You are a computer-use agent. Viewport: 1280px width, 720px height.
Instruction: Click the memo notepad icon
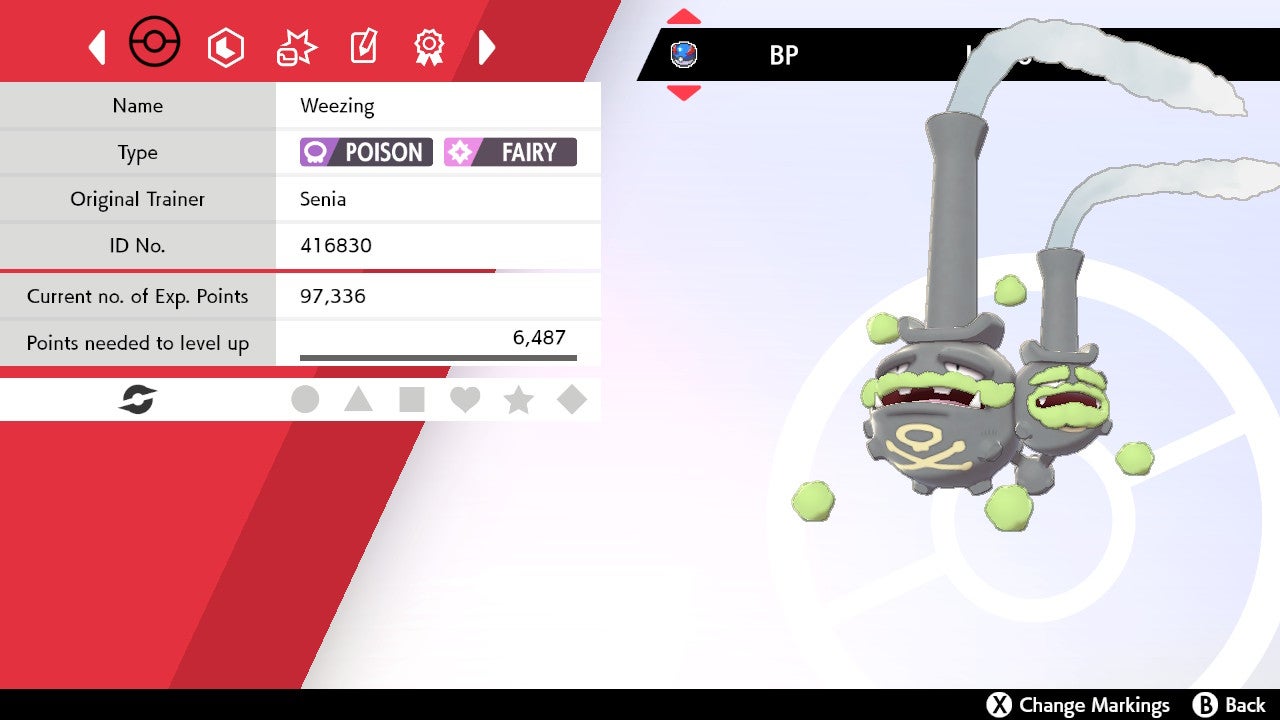point(362,46)
